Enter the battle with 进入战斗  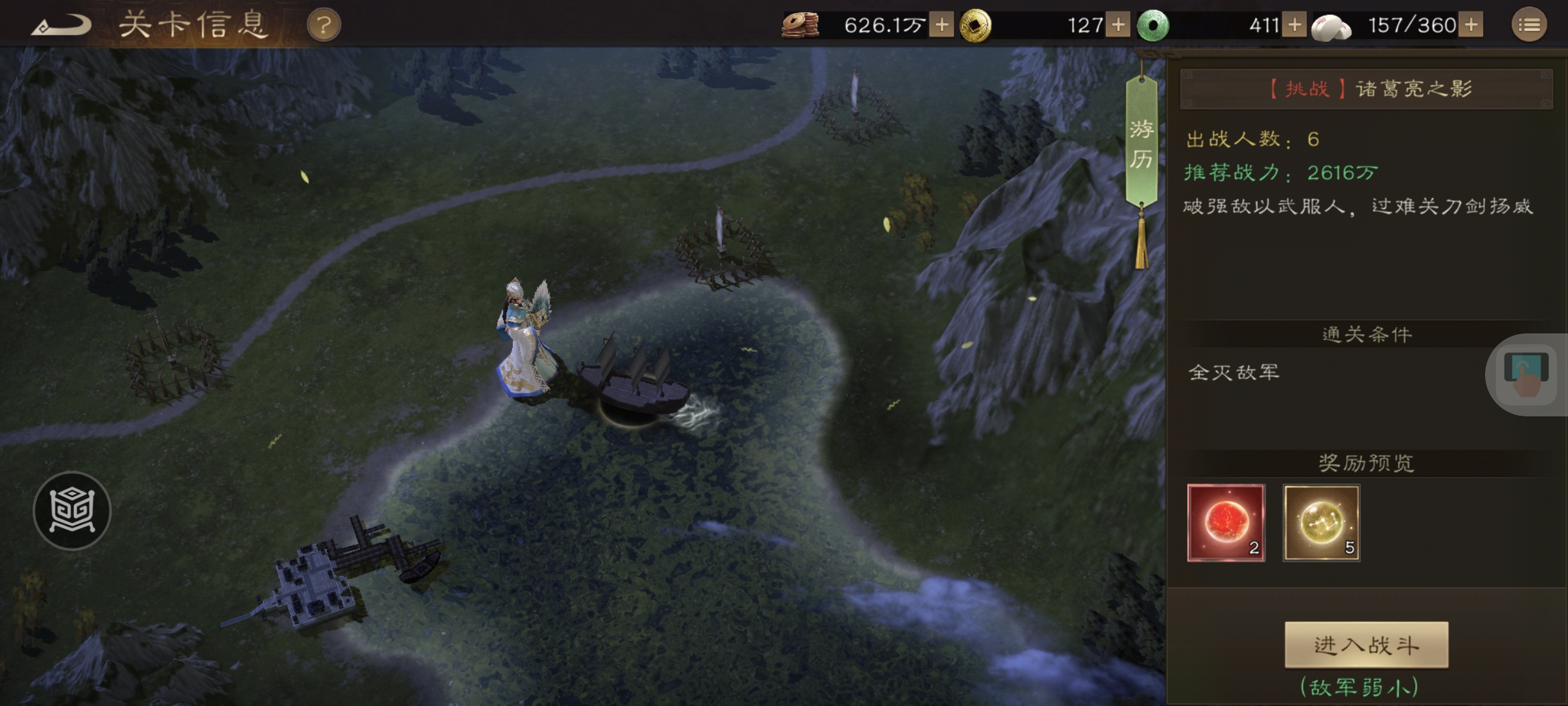[1366, 645]
